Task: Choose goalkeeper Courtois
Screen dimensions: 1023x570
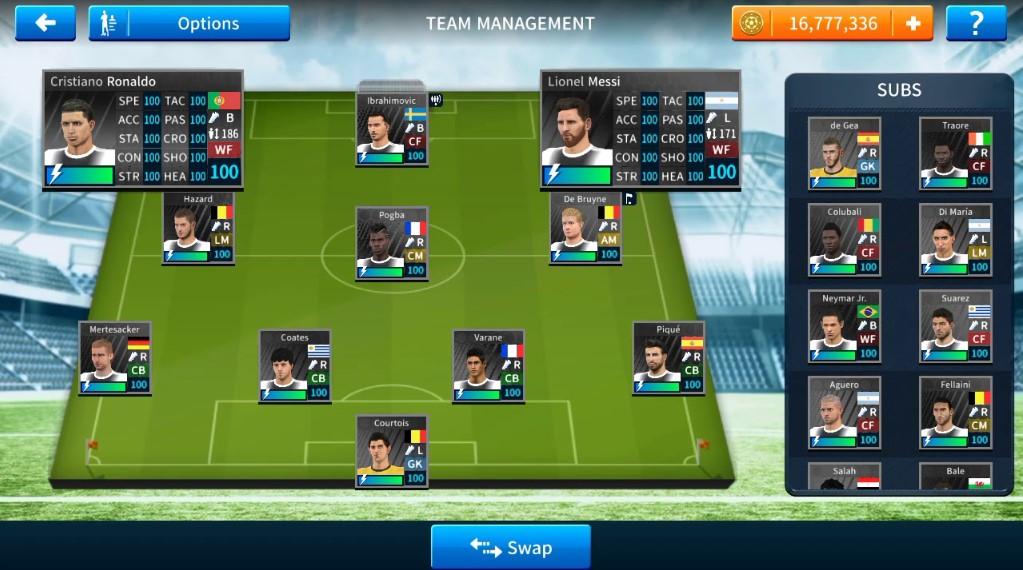Action: [x=392, y=452]
